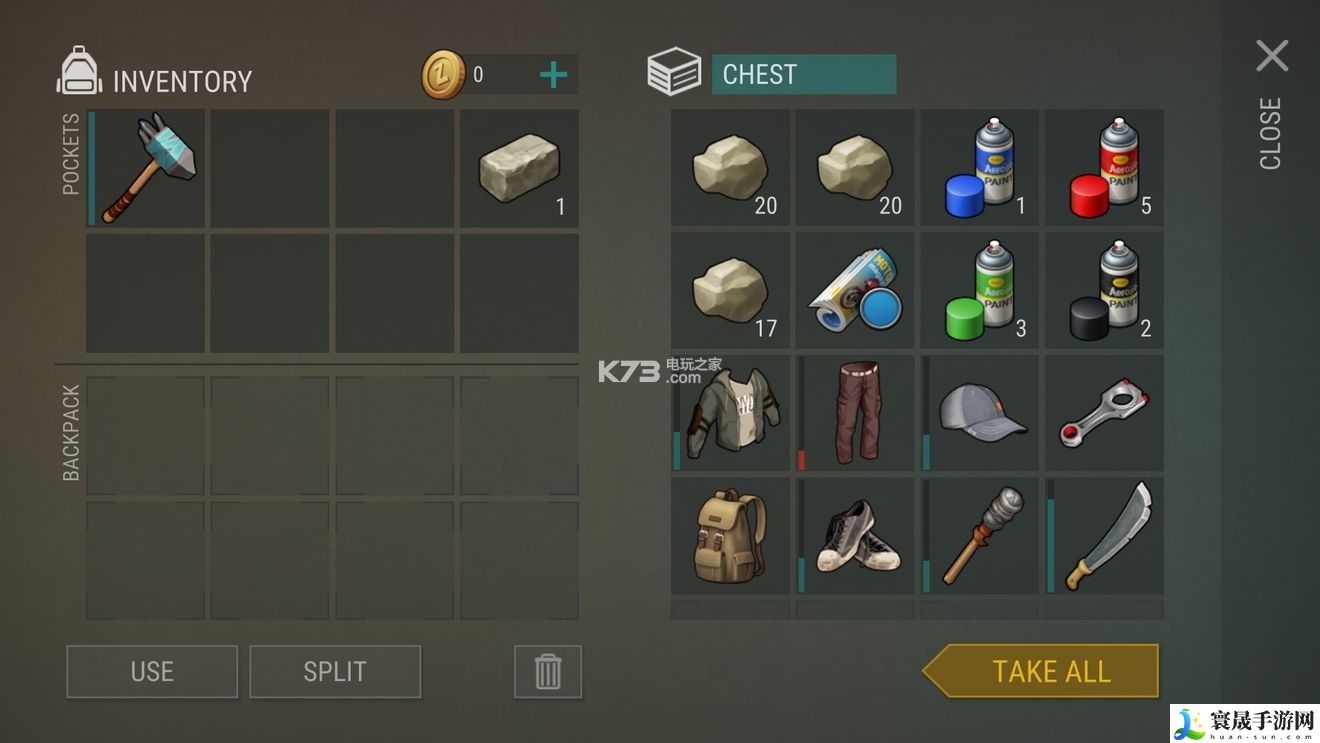Take the jacket from the chest
1320x743 pixels.
click(x=731, y=413)
